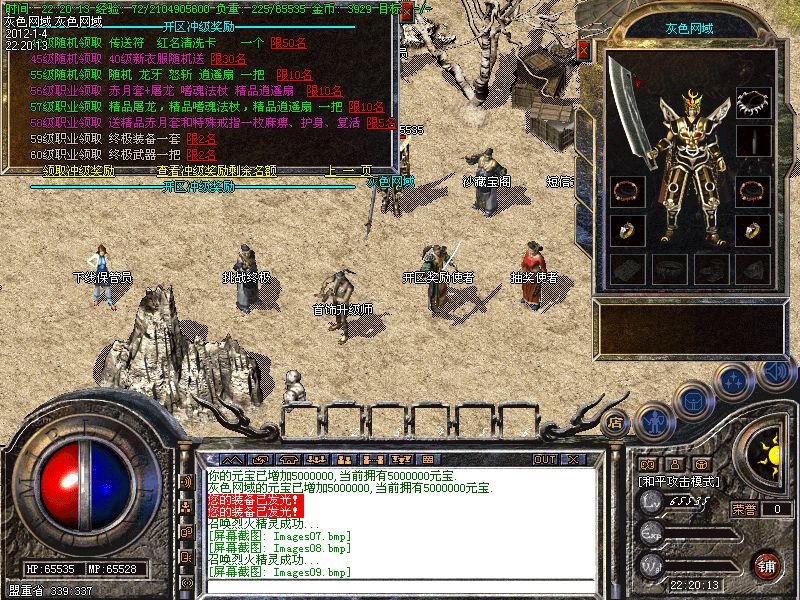Open the shop with the 店 button
This screenshot has width=800, height=600.
pyautogui.click(x=616, y=422)
